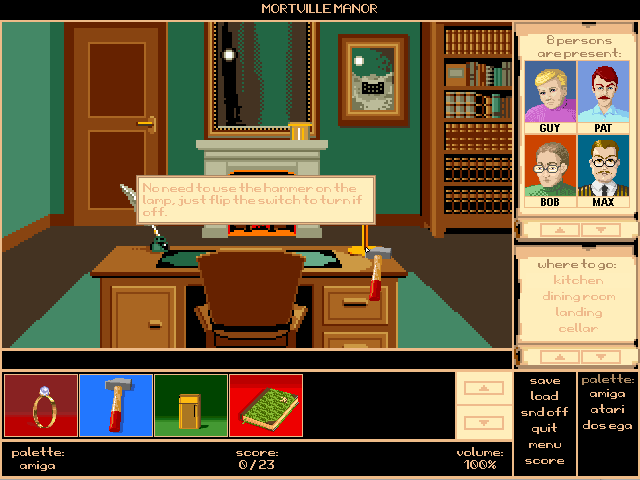
Task: Go down to the cellar
Action: click(577, 328)
